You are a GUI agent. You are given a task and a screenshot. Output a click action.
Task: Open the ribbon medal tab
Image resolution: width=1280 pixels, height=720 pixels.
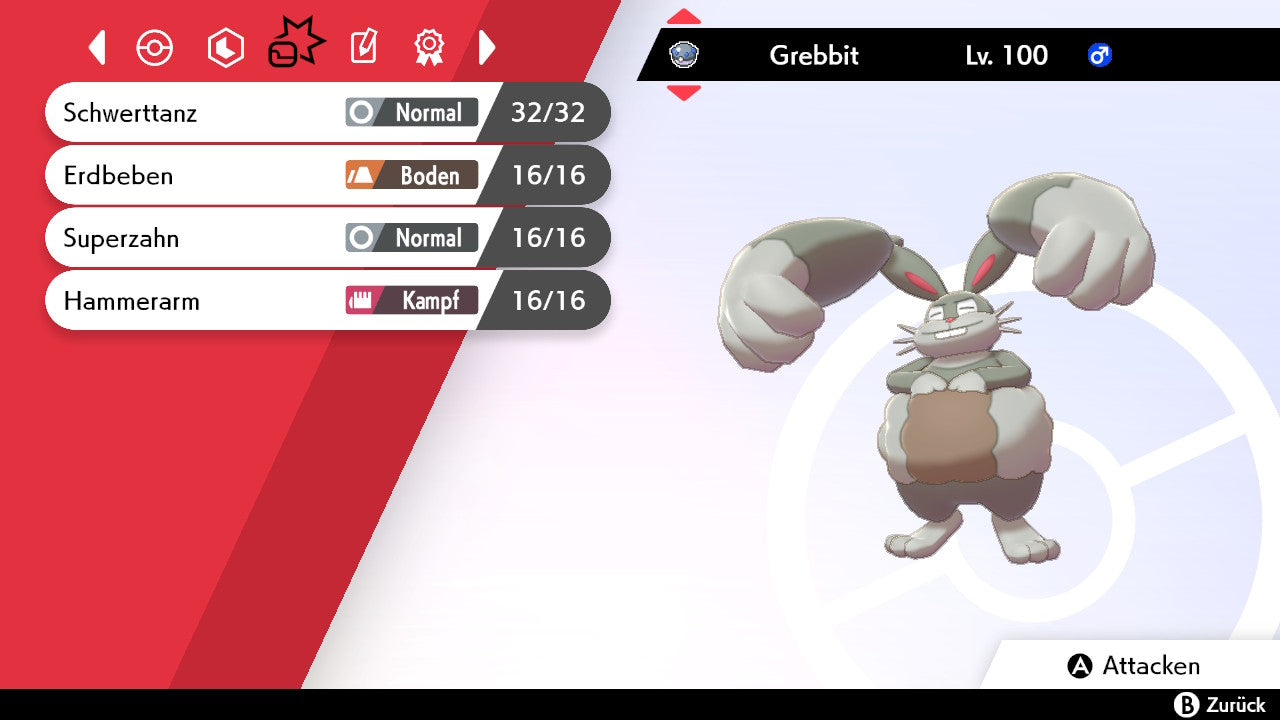click(x=429, y=47)
